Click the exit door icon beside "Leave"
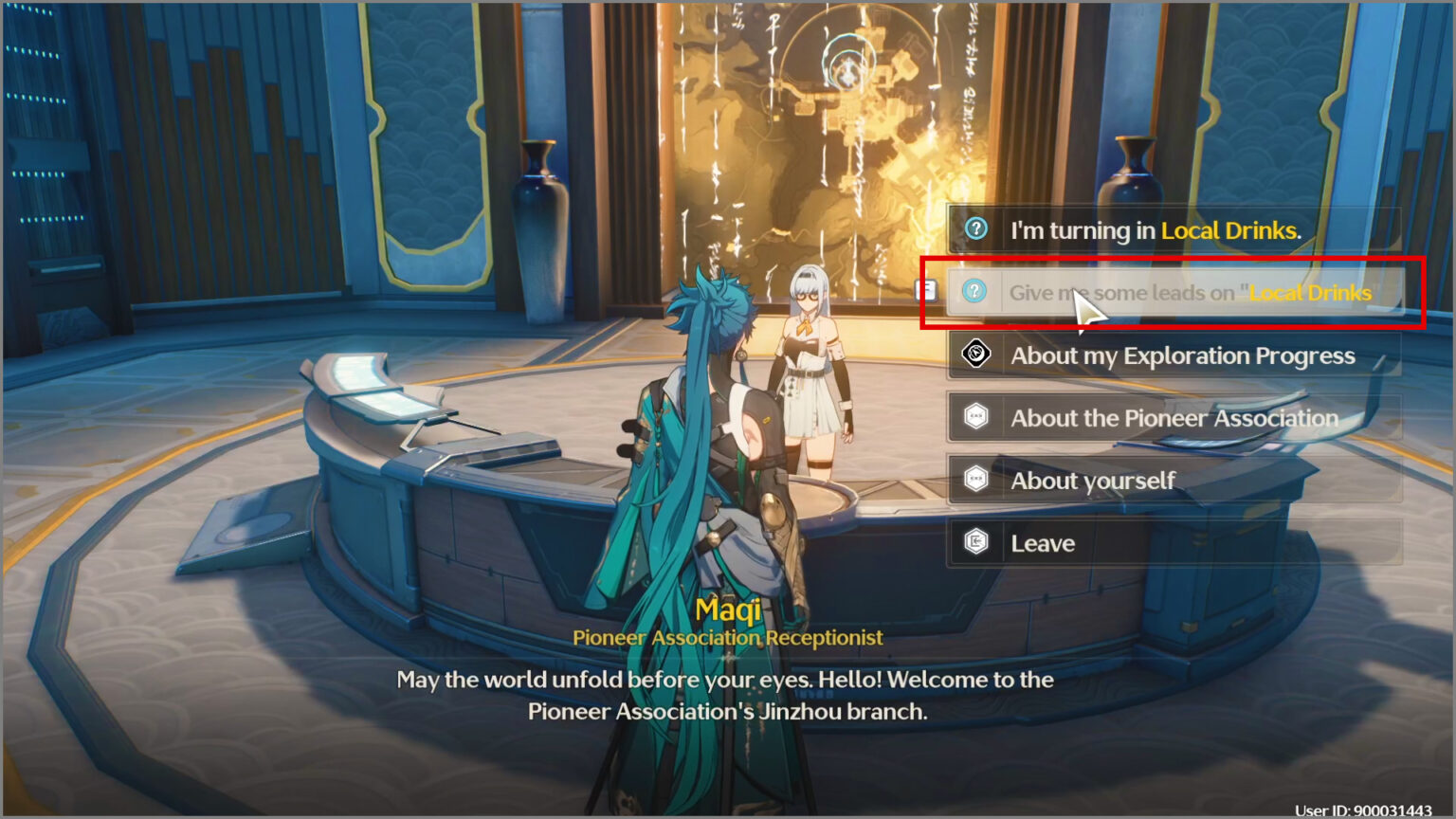 coord(974,542)
